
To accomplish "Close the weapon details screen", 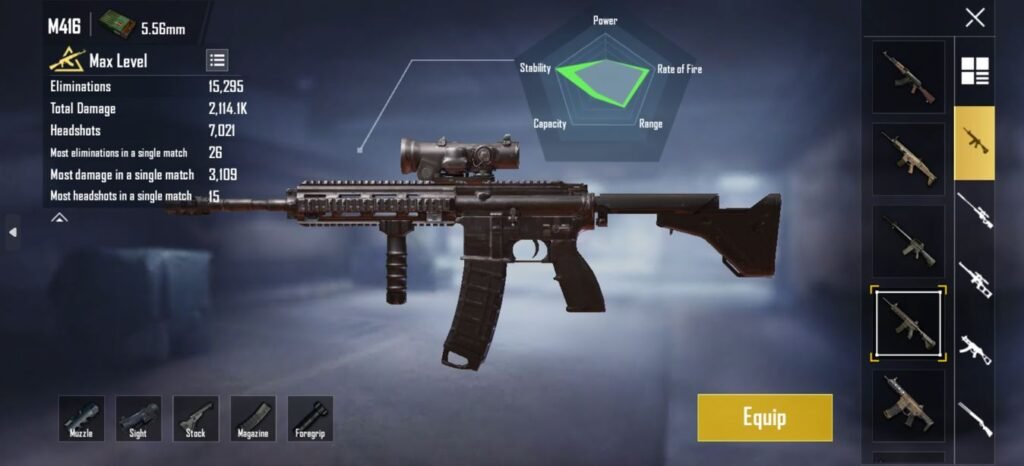I will click(x=974, y=17).
